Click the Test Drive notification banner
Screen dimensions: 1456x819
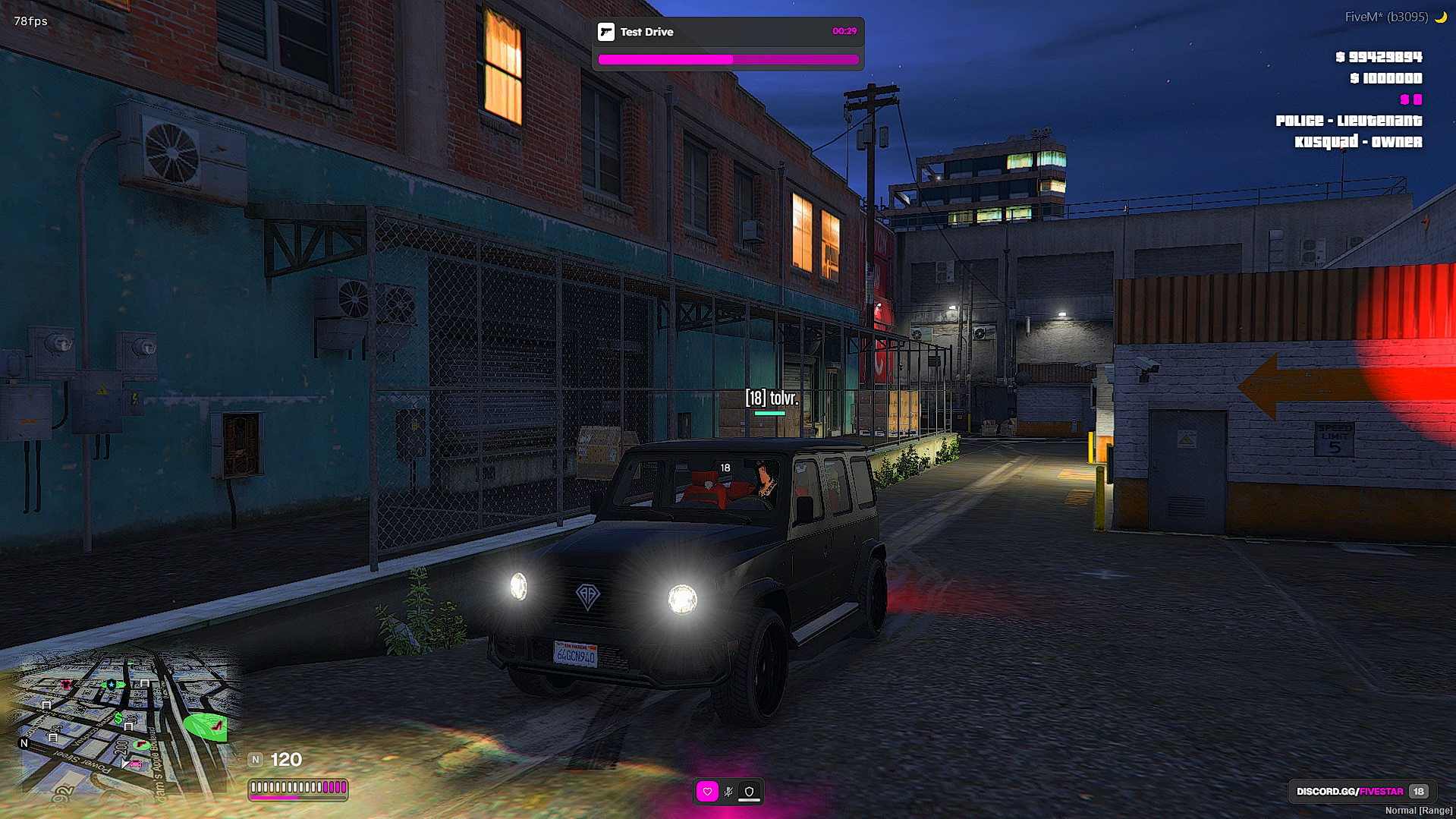727,43
